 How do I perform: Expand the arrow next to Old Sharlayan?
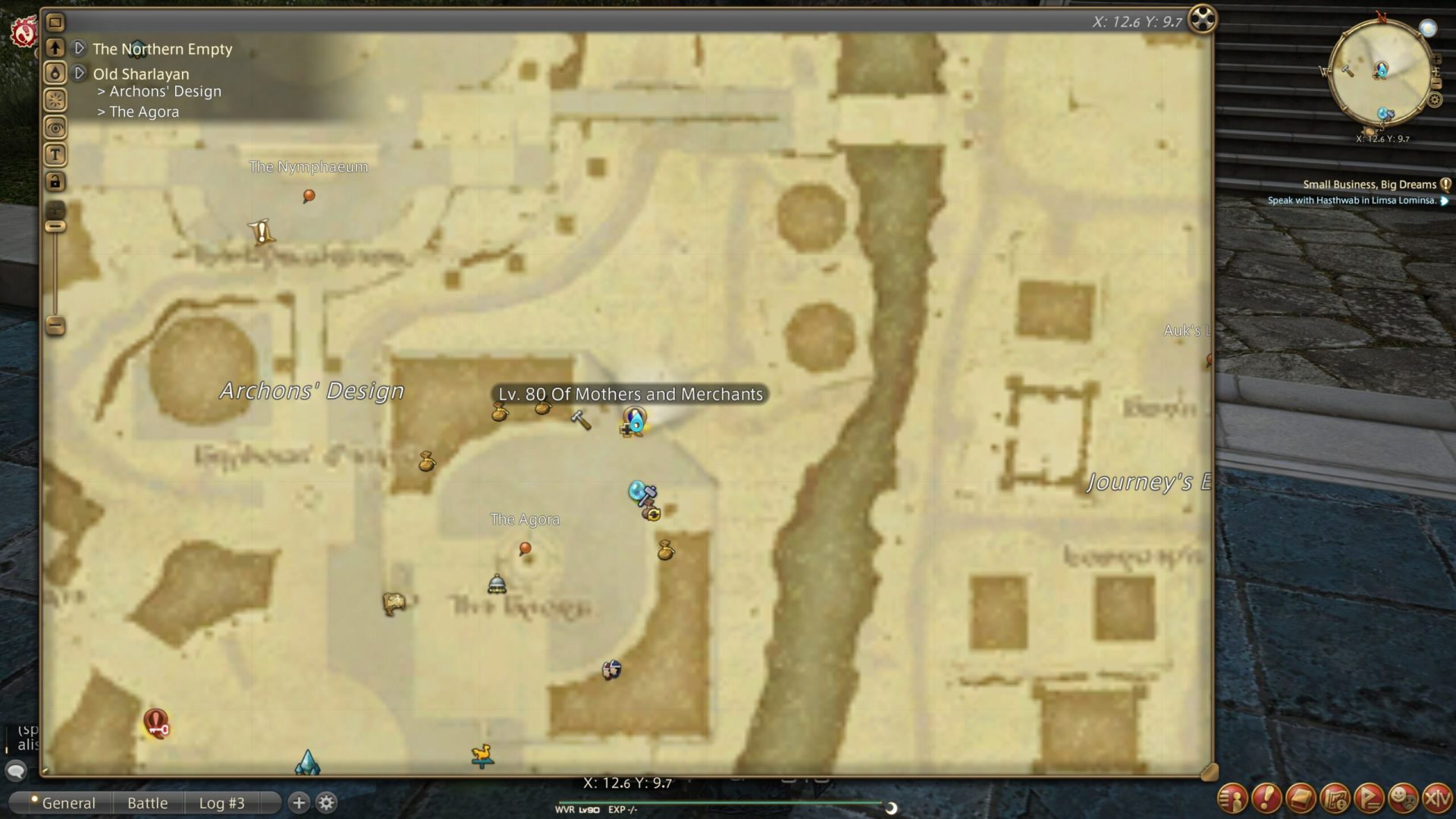point(79,73)
